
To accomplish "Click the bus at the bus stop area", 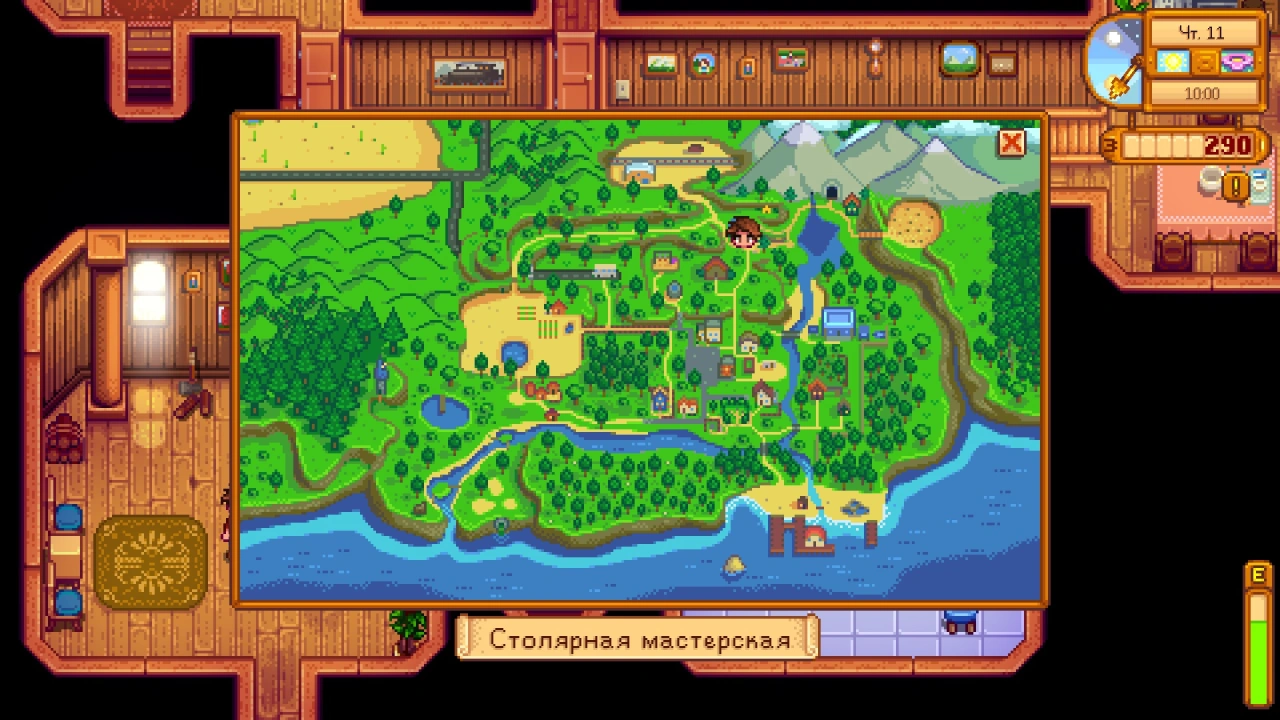I will click(605, 270).
